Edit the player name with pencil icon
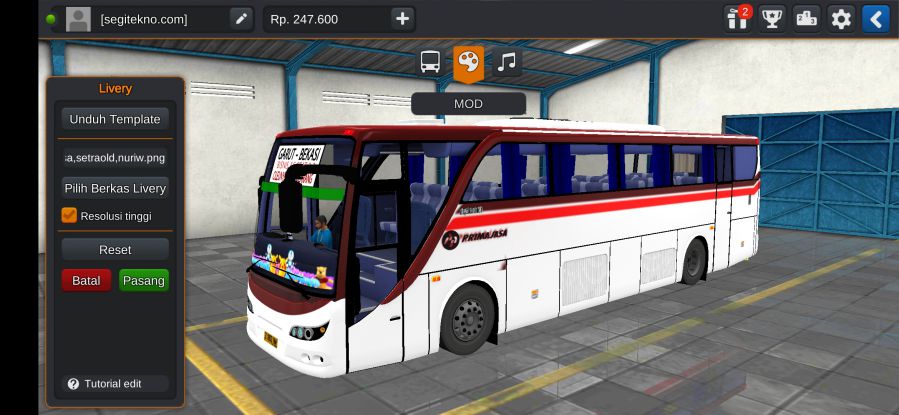The image size is (899, 415). pyautogui.click(x=240, y=18)
